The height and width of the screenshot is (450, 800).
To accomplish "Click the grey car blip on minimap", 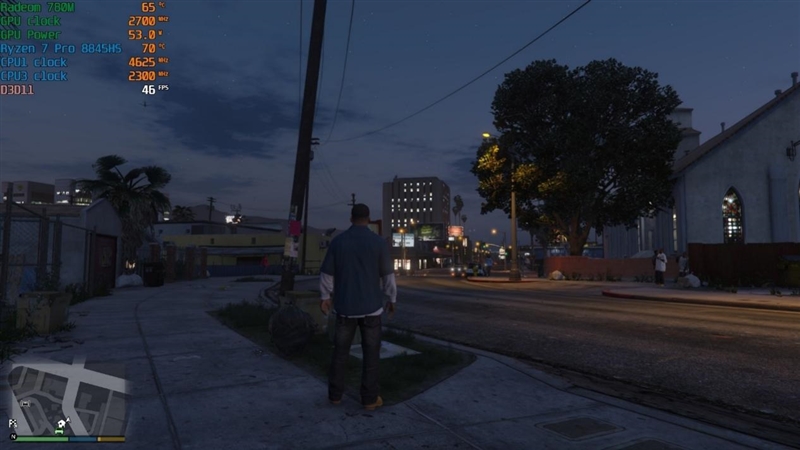I will (x=25, y=403).
